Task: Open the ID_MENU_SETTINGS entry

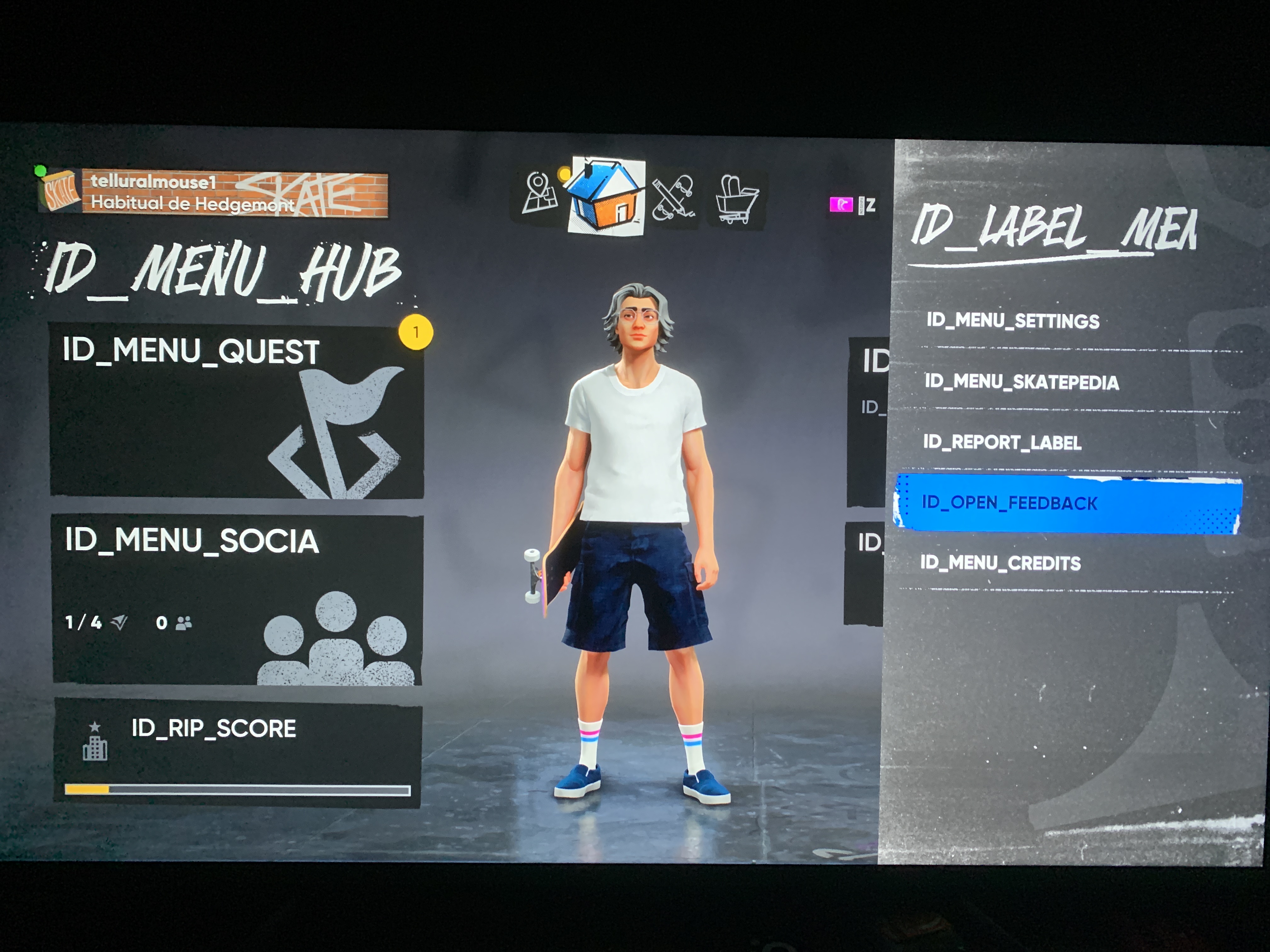Action: [1012, 320]
